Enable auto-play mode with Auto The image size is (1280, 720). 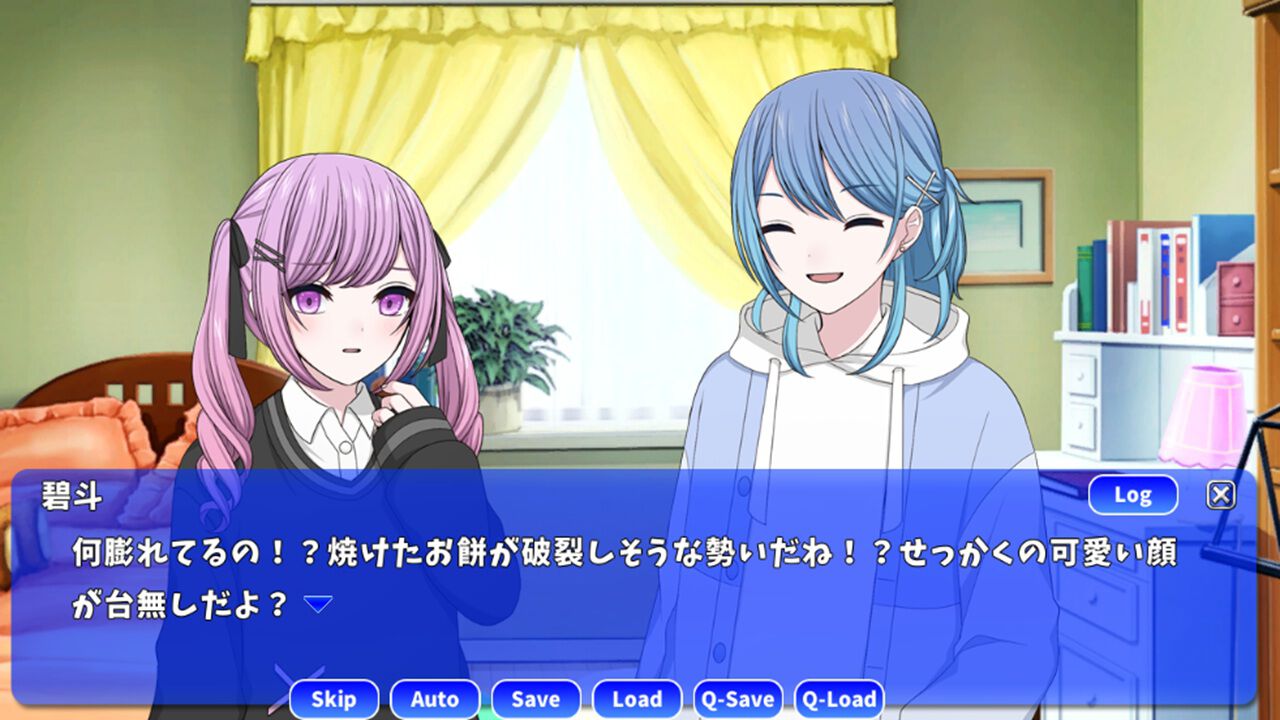point(436,699)
